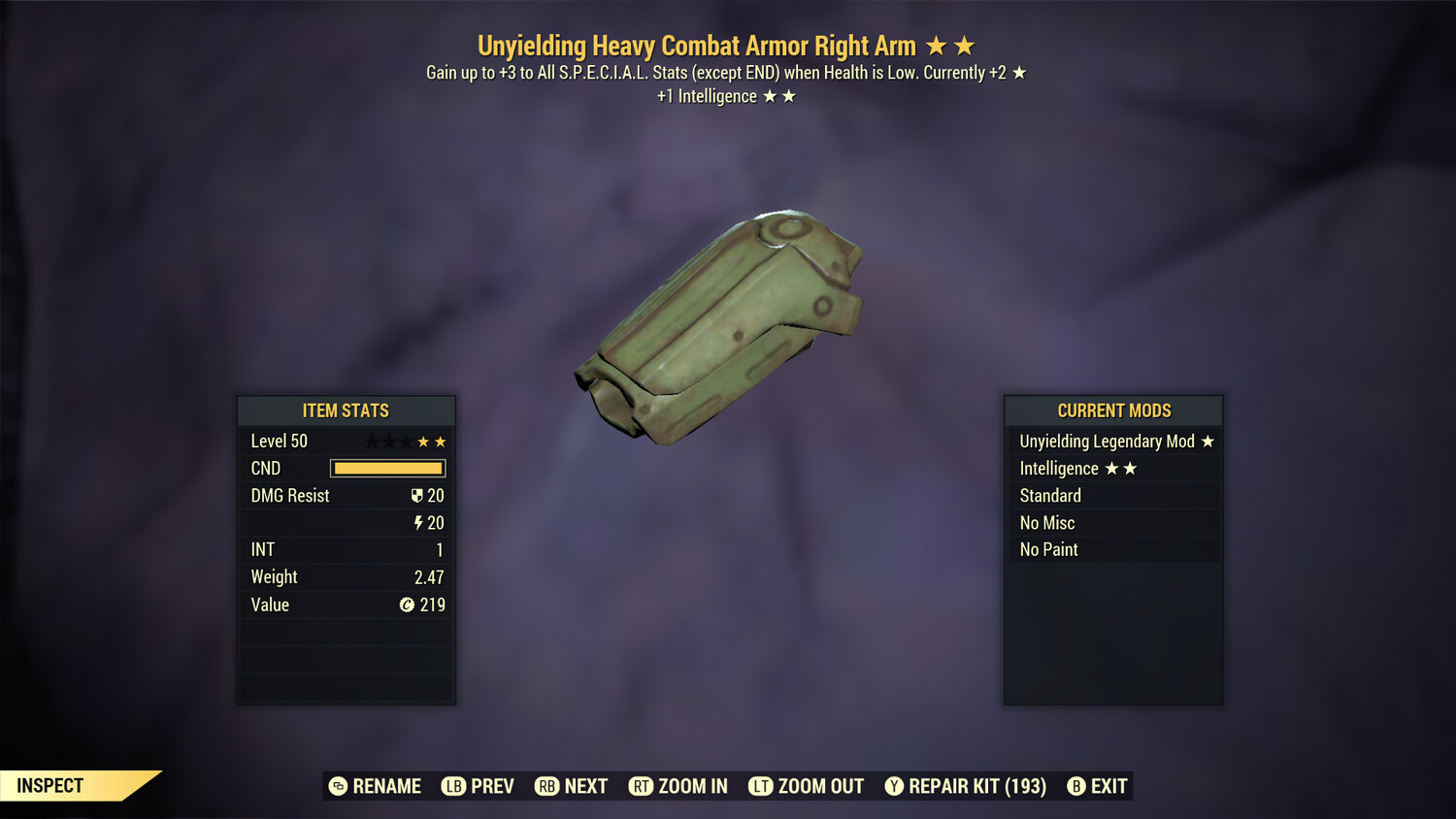Click the RT icon next to ZOOM IN
The image size is (1456, 819).
[x=642, y=786]
